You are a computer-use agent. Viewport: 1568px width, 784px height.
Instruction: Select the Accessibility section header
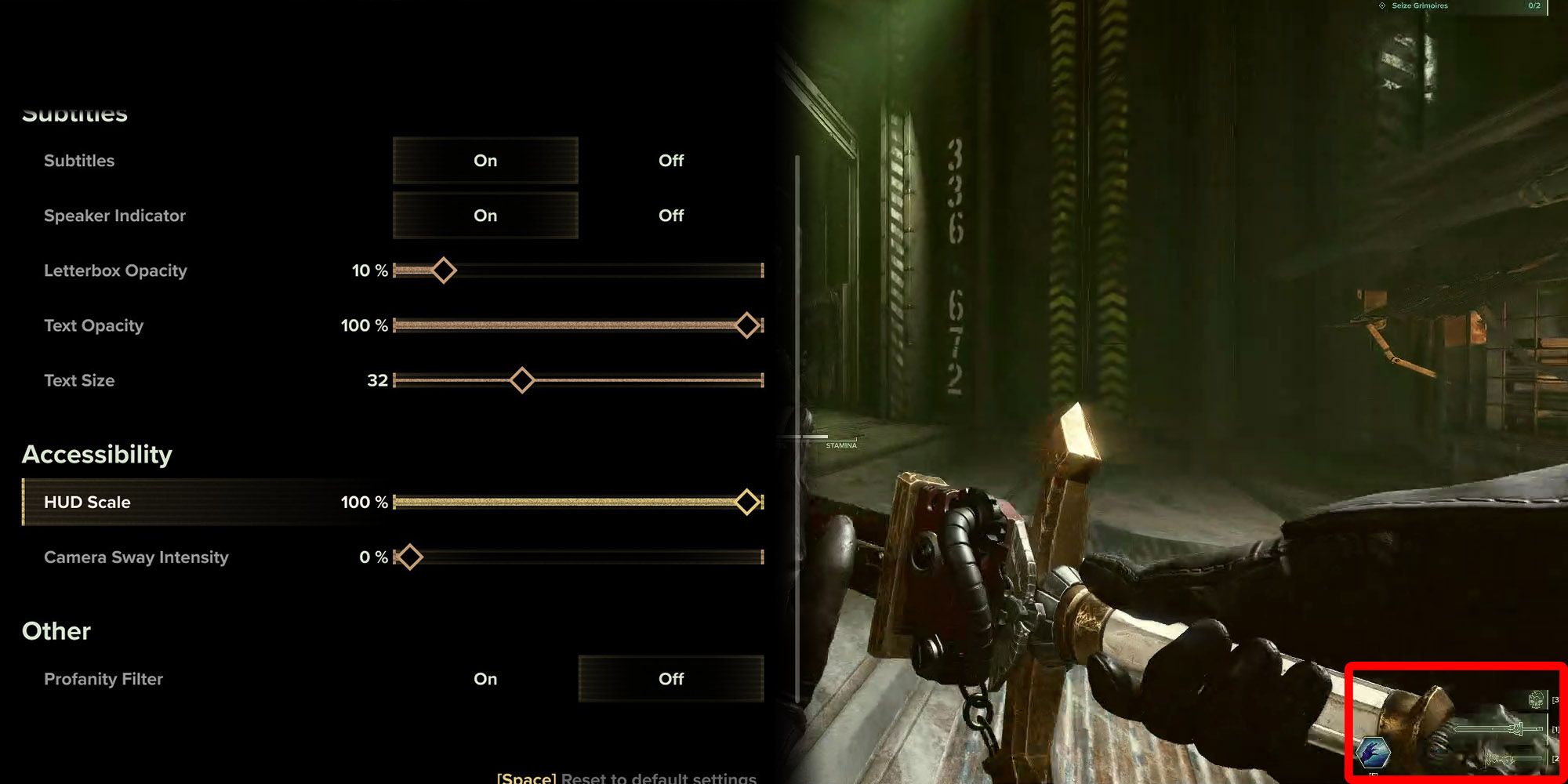[97, 454]
